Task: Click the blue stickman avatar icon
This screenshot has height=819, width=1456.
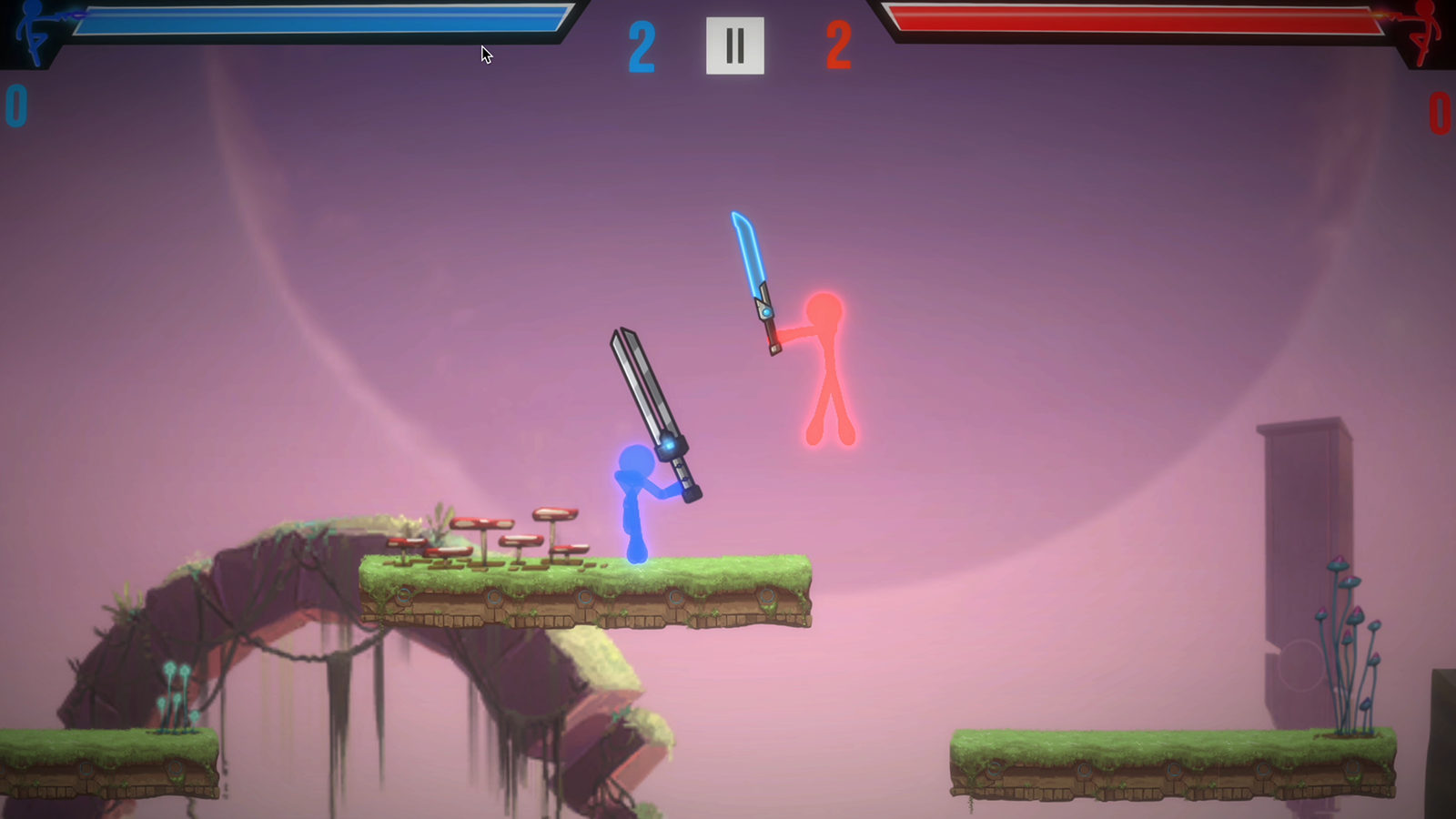Action: 32,32
